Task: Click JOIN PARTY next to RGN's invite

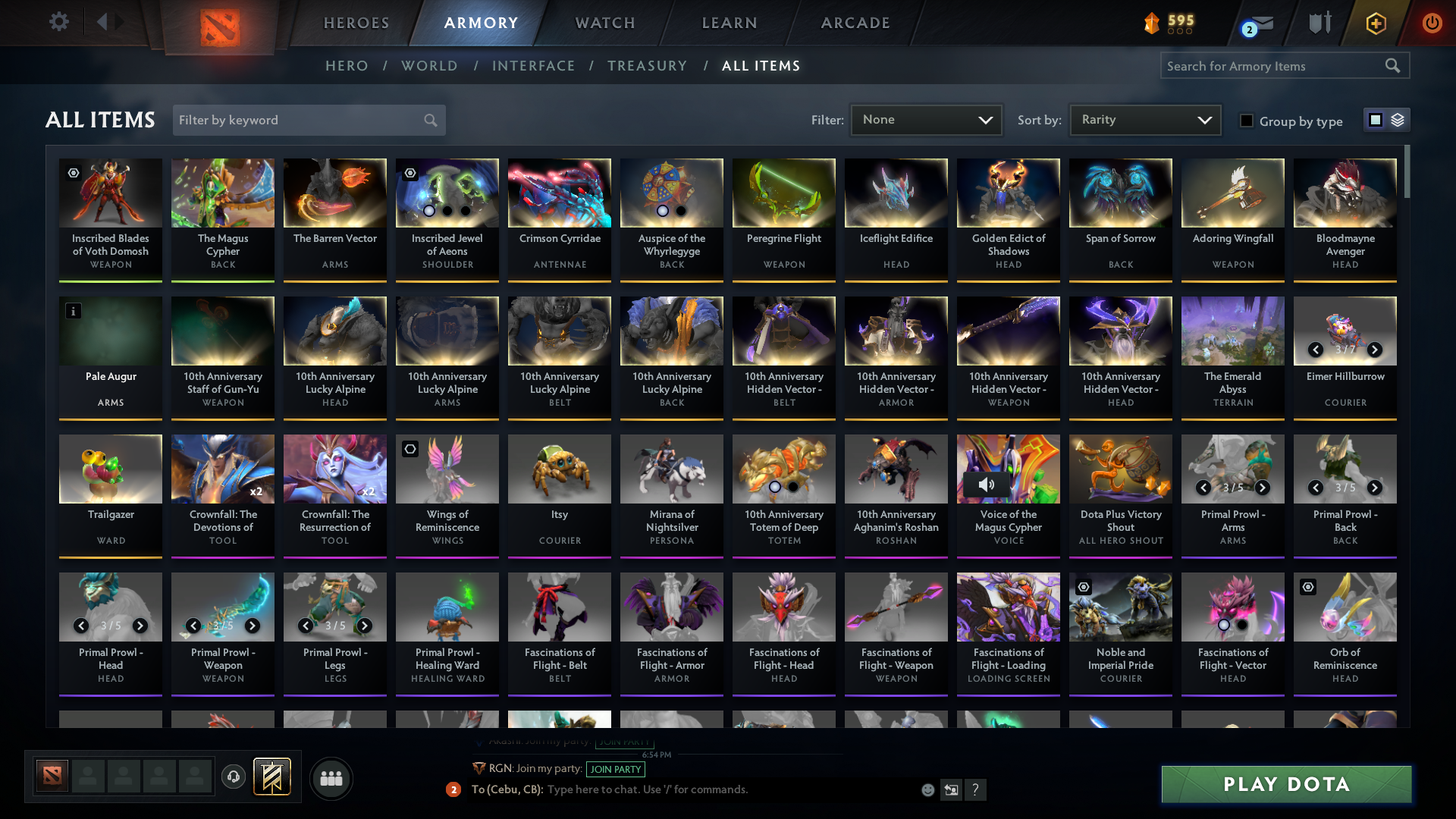Action: click(615, 769)
